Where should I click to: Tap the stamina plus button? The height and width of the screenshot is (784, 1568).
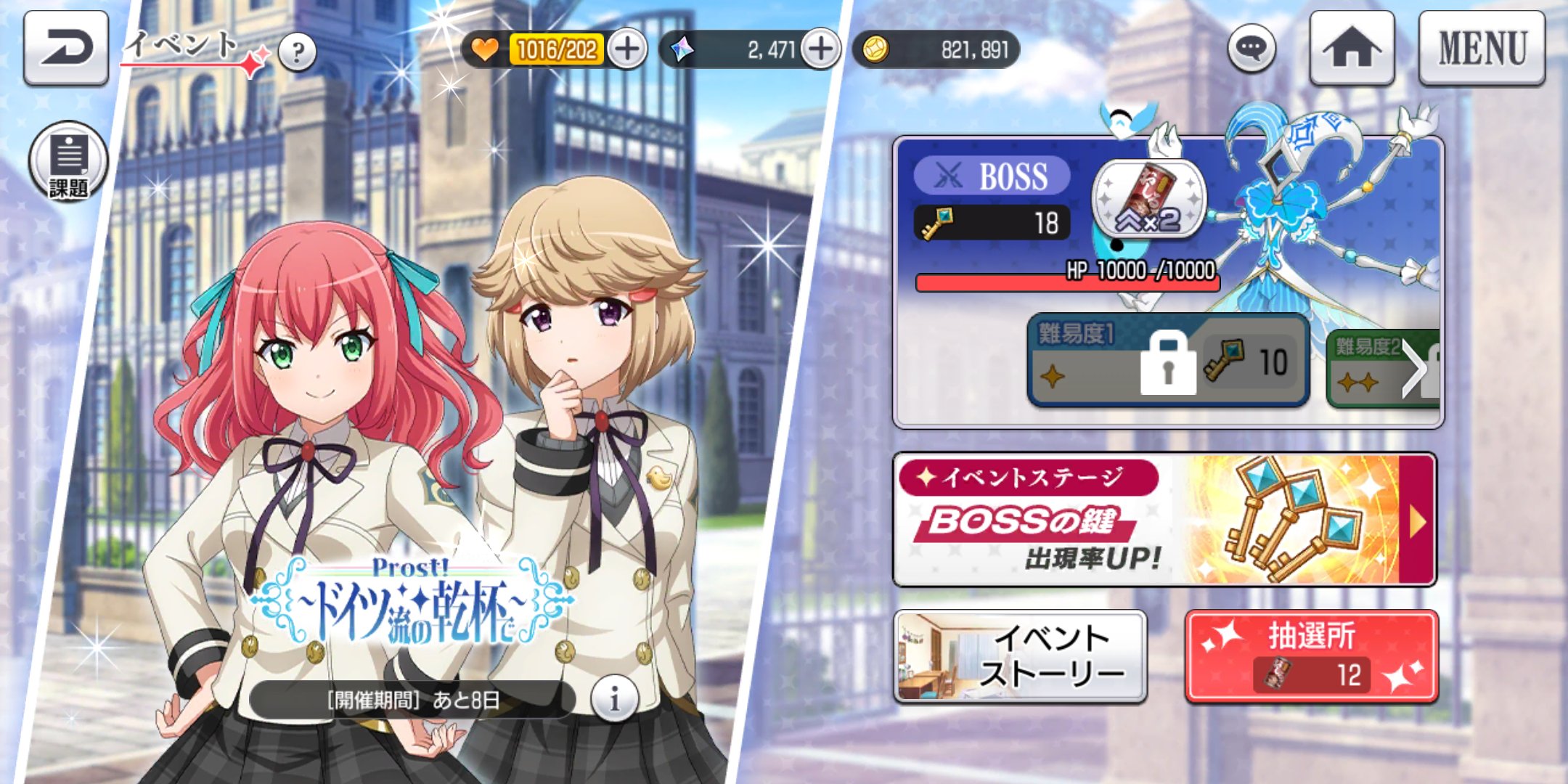point(629,48)
